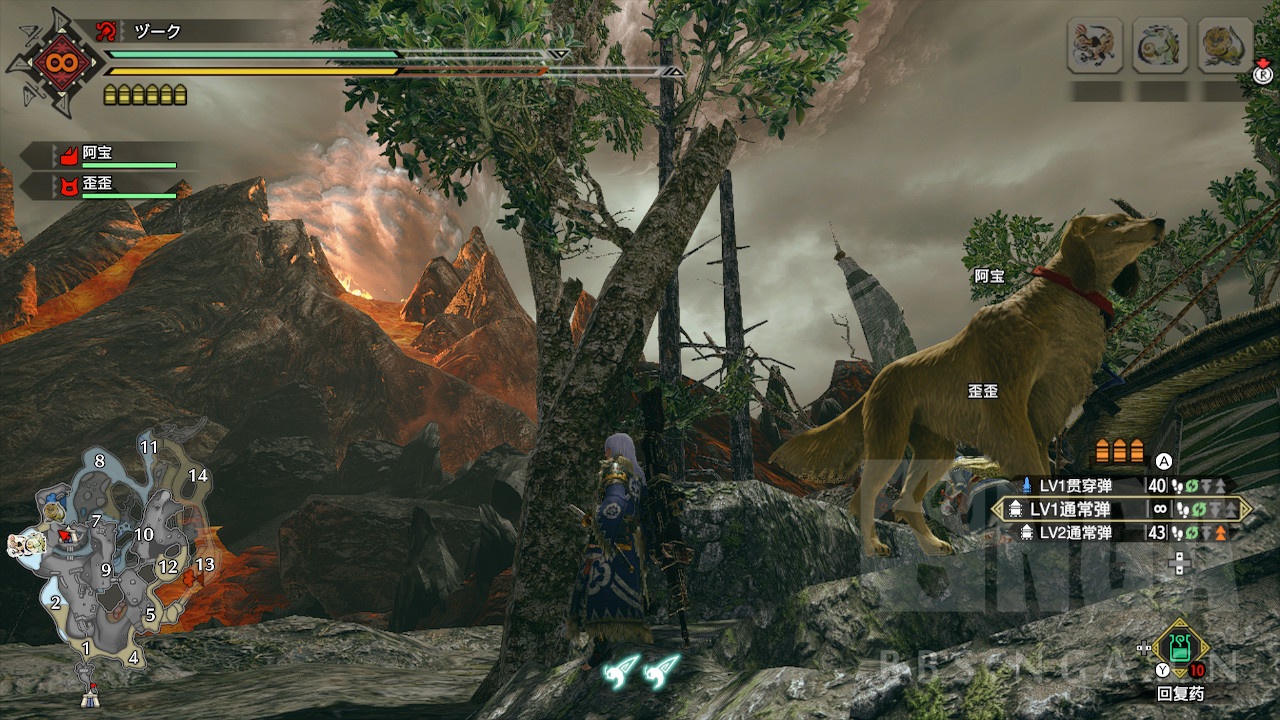Select party member 歪歪 in the list
Image resolution: width=1280 pixels, height=720 pixels.
point(97,185)
